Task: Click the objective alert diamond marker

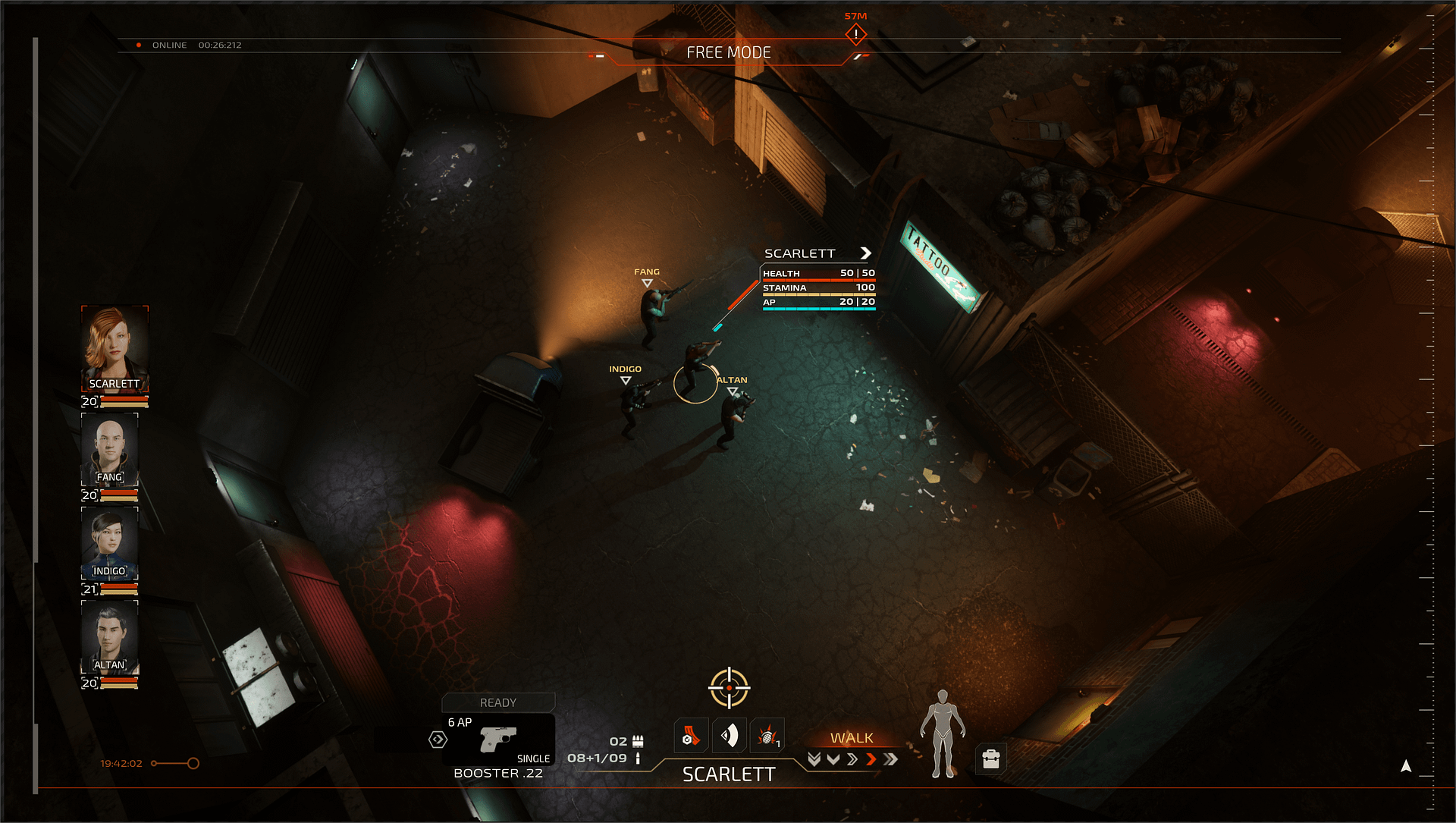Action: [855, 34]
